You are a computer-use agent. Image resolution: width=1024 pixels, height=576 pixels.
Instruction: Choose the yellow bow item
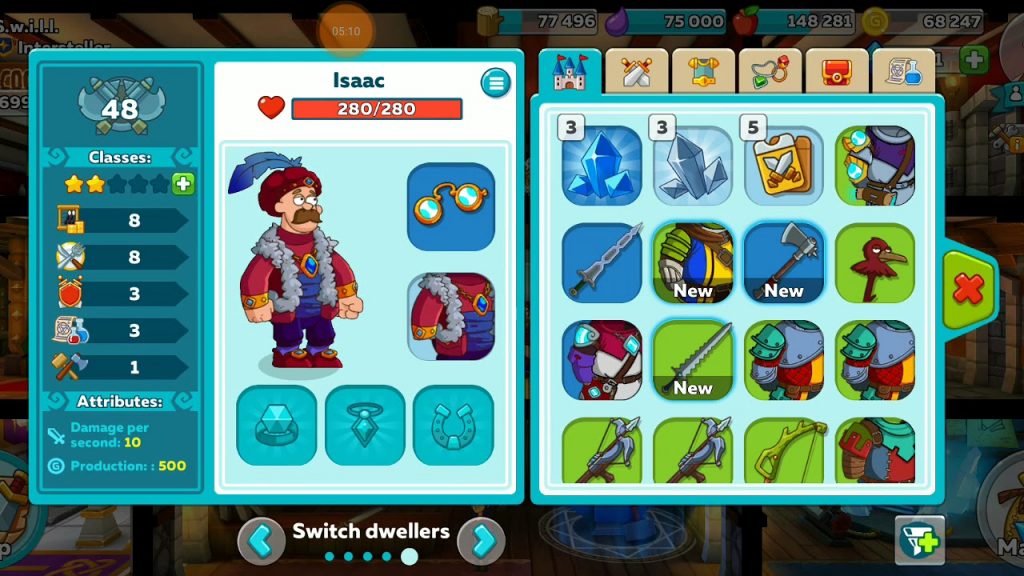click(x=784, y=450)
